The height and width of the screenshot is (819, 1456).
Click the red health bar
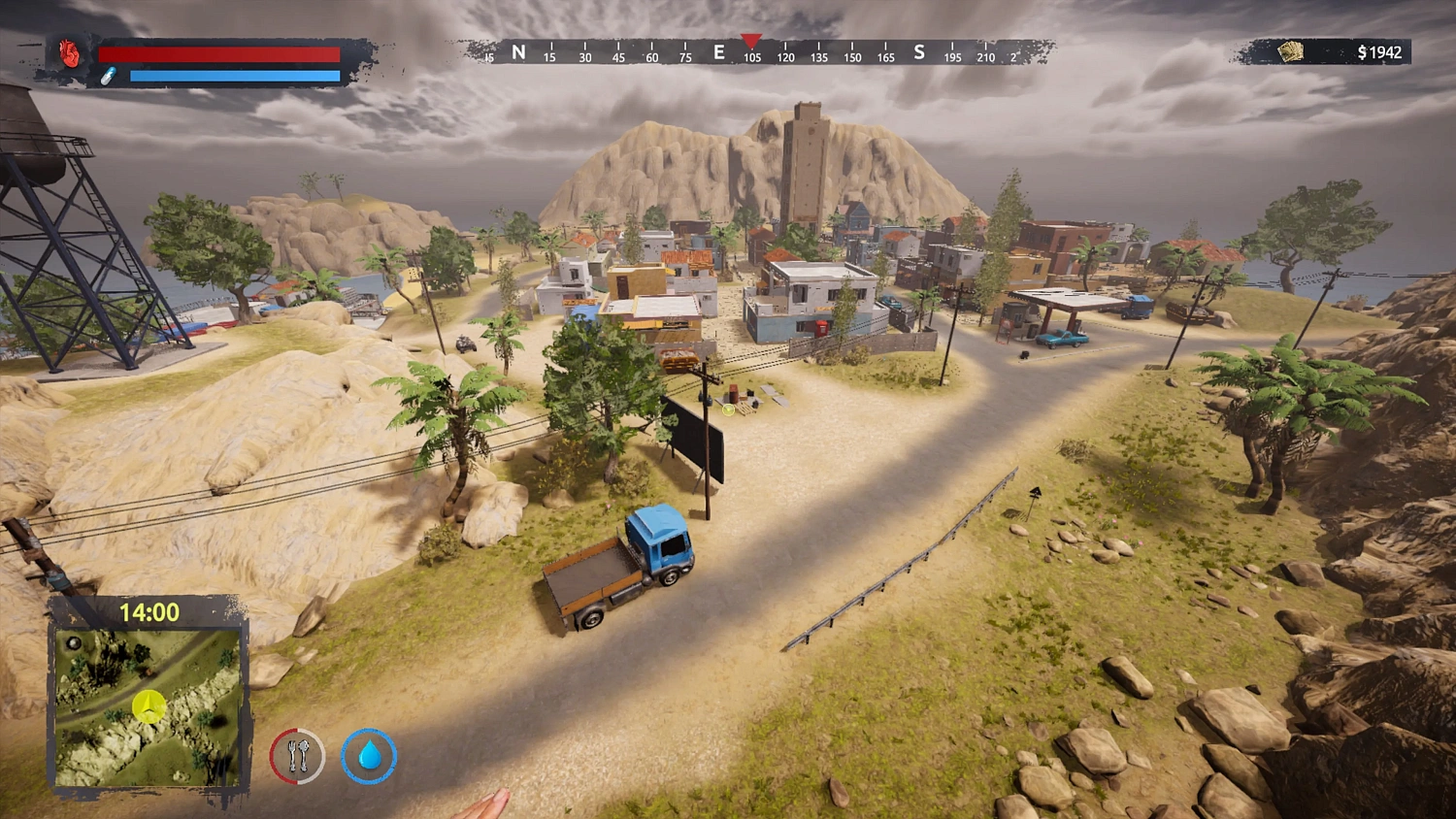pos(221,53)
